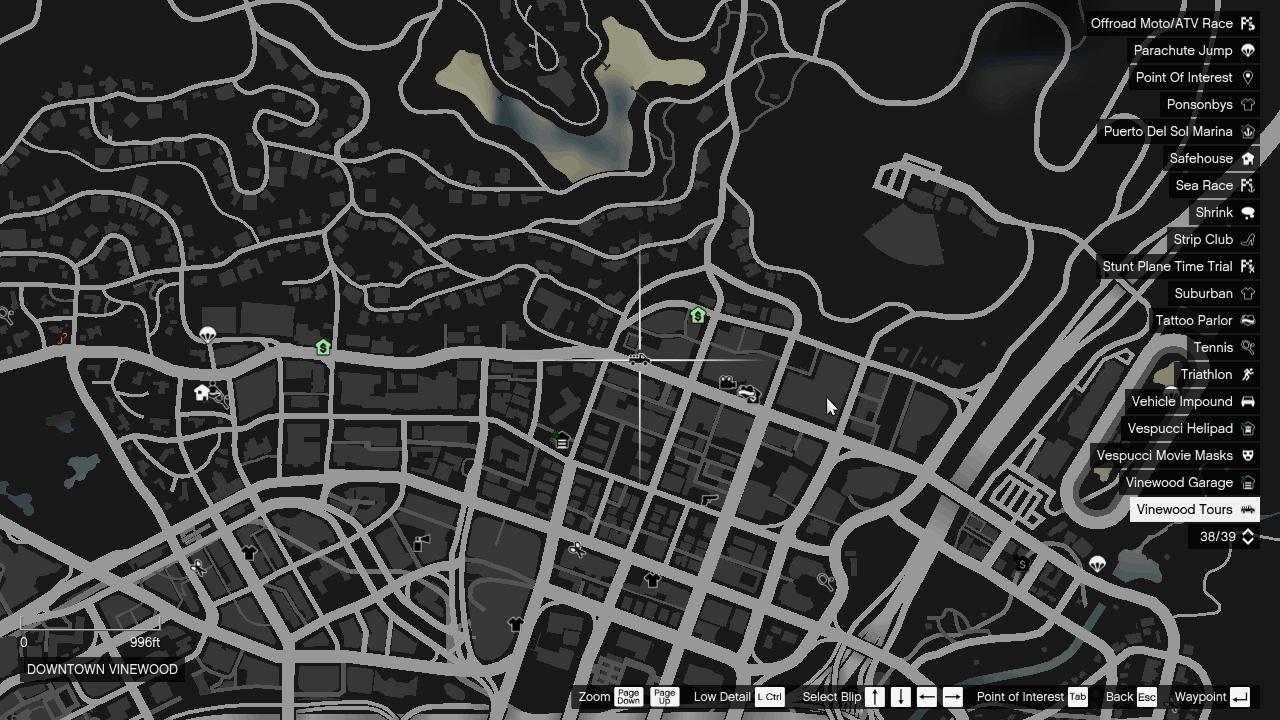The height and width of the screenshot is (720, 1280).
Task: Select the green safehouse blip on Vinewood Boulevard
Action: pyautogui.click(x=321, y=347)
